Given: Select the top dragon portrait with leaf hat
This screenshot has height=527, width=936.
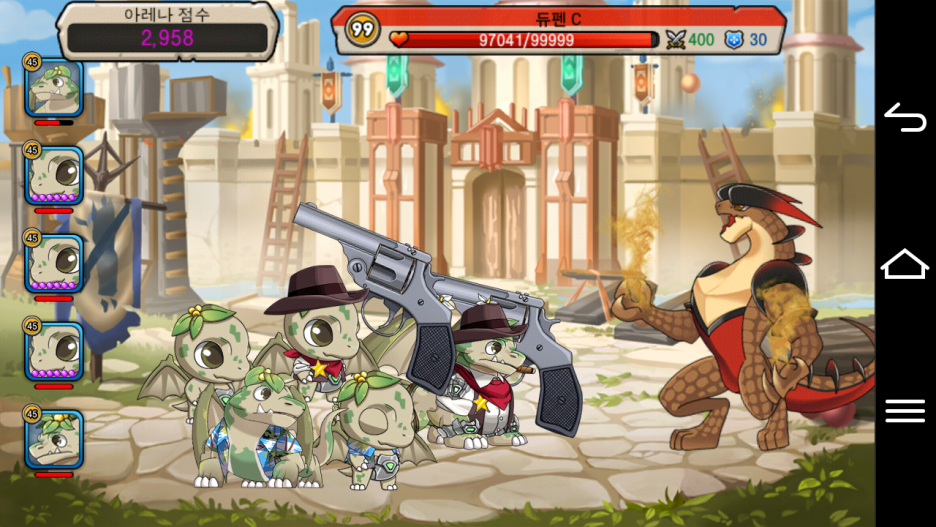Looking at the screenshot, I should tap(54, 89).
